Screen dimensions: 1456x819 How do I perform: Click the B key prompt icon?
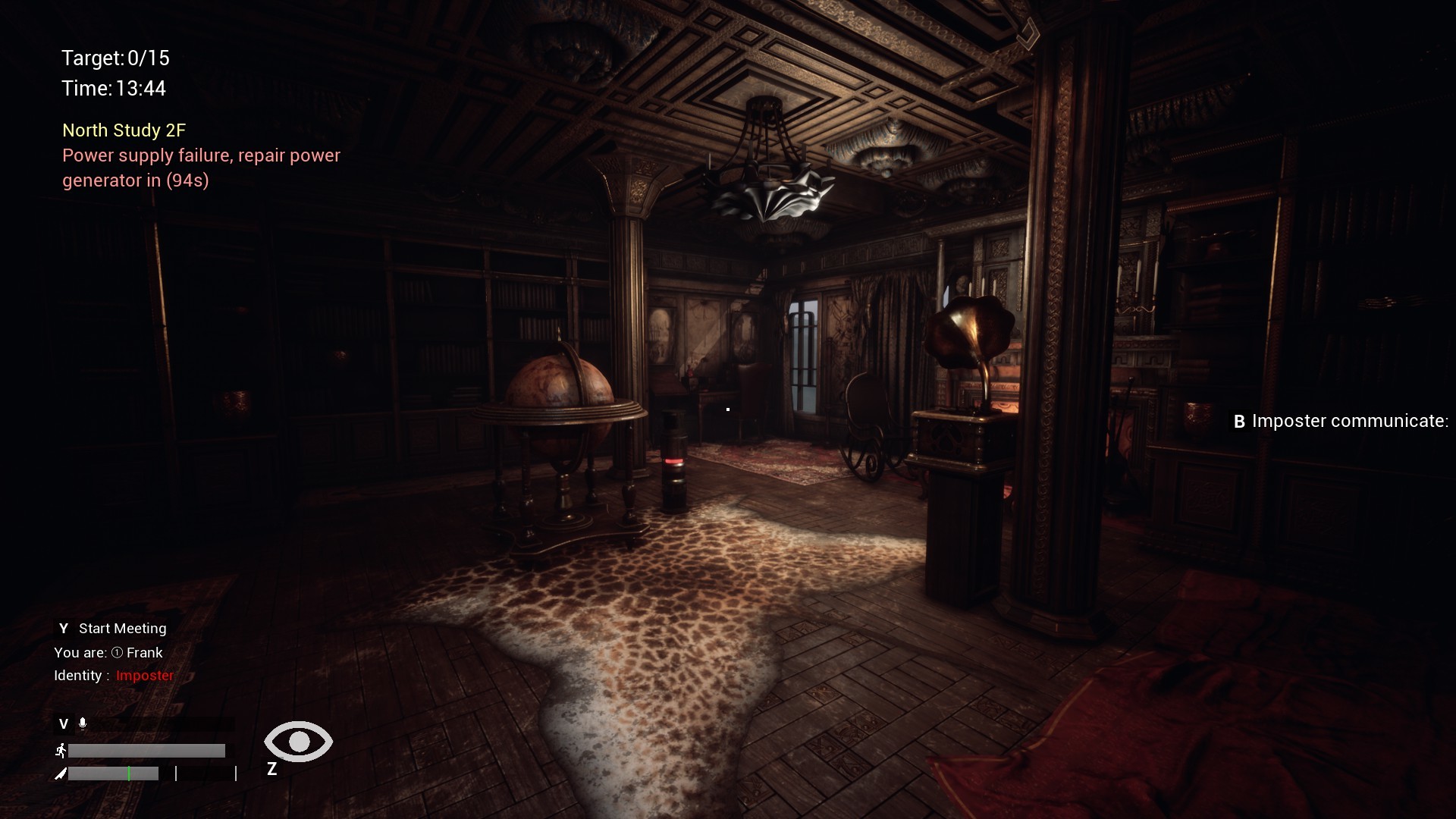coord(1240,422)
